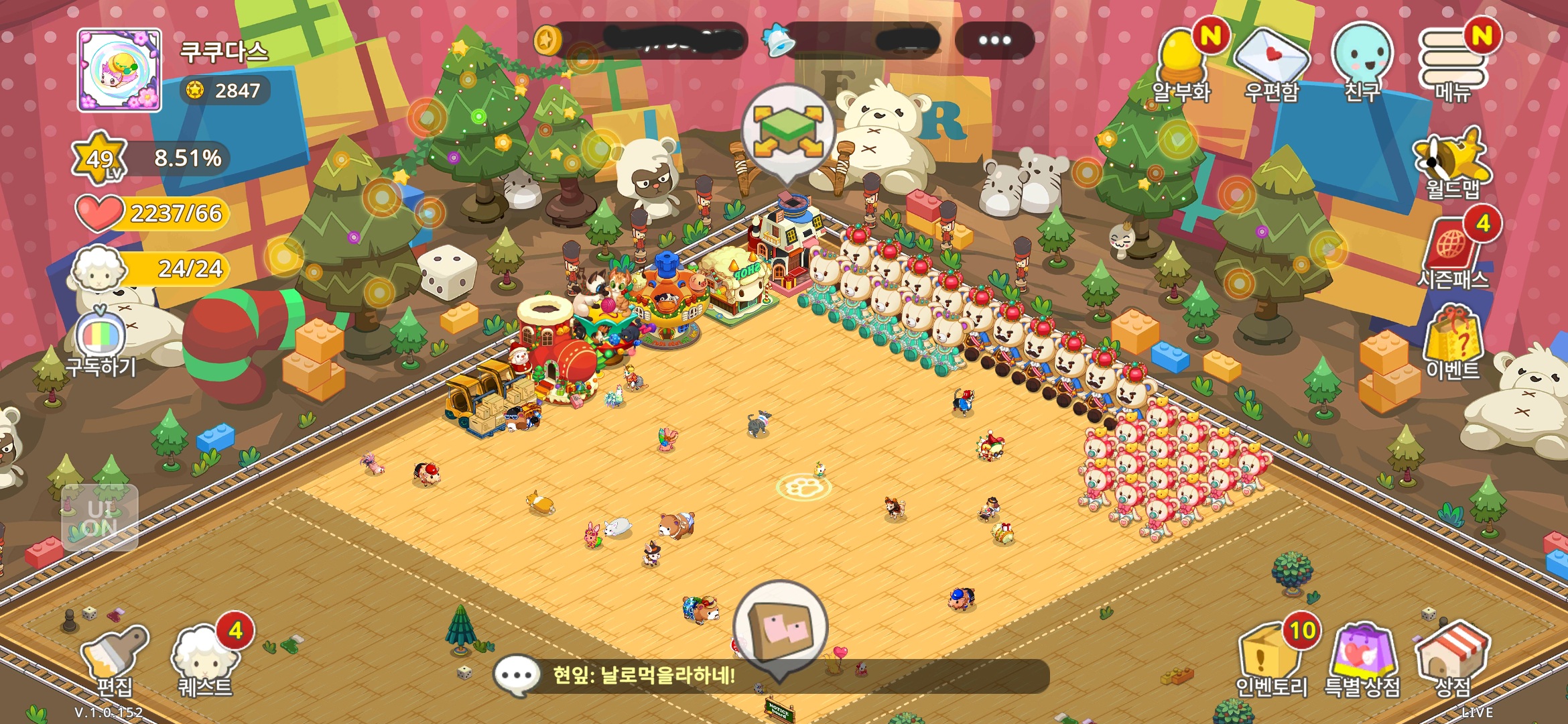The width and height of the screenshot is (1568, 724).
Task: Open the 시즌패스 season pass
Action: [1452, 253]
